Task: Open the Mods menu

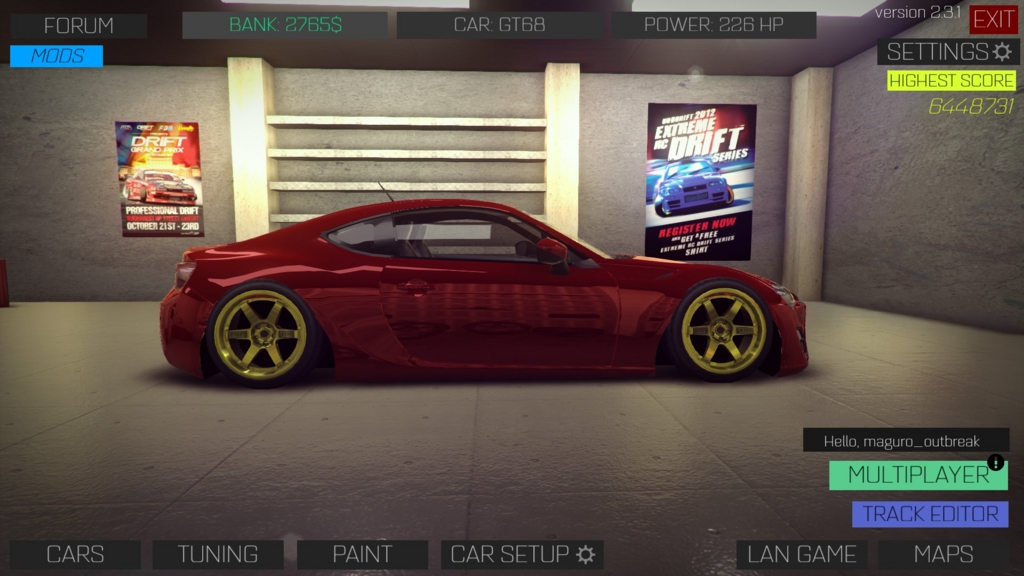Action: pos(57,56)
